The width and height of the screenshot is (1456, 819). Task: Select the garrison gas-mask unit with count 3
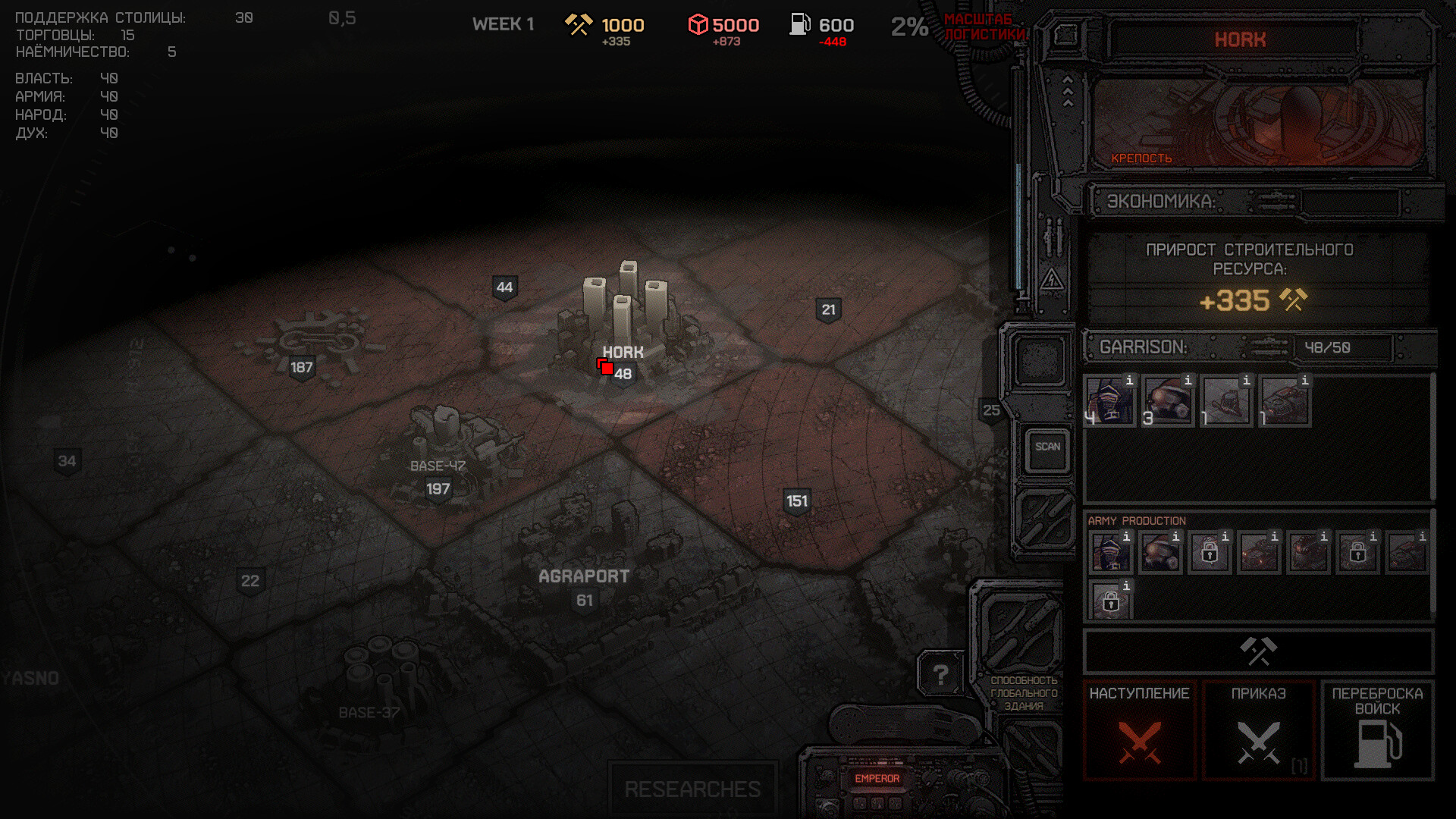coord(1168,401)
